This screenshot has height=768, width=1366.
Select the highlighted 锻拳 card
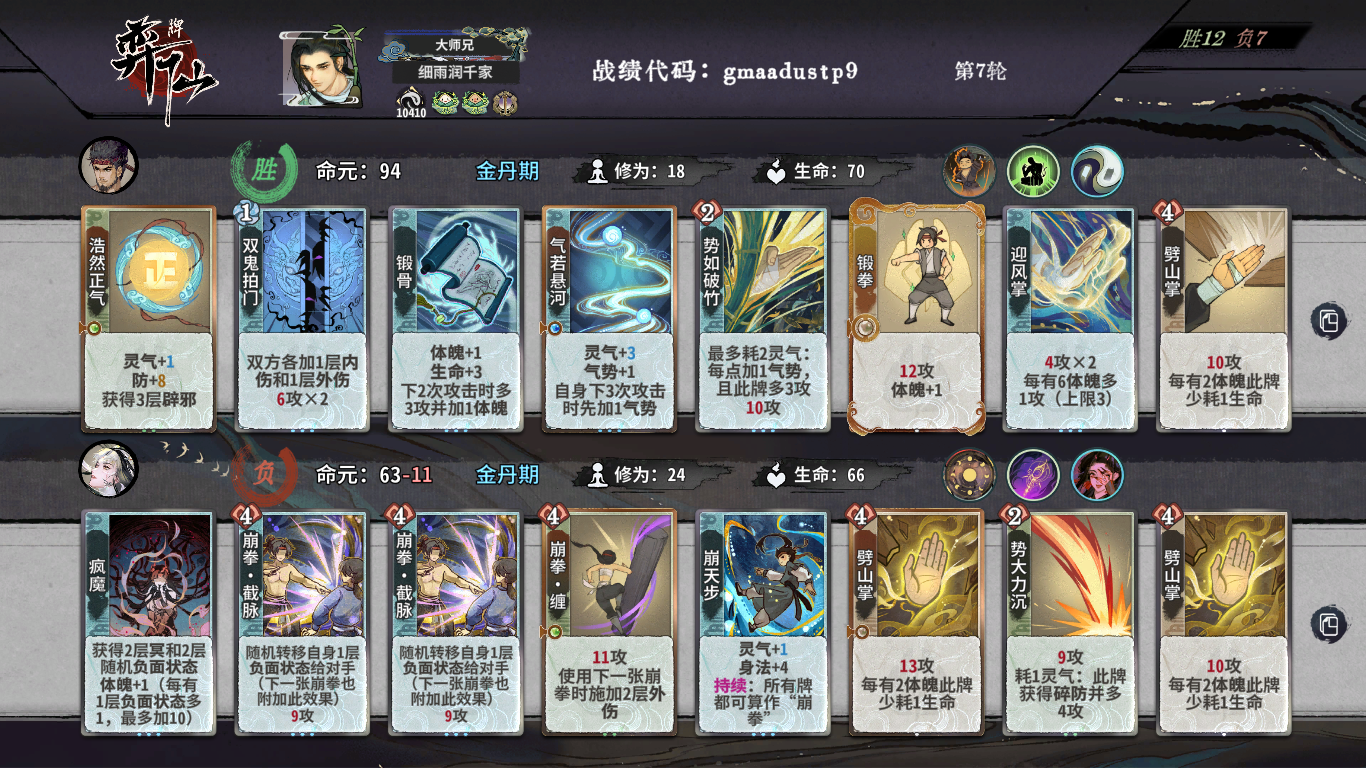913,318
